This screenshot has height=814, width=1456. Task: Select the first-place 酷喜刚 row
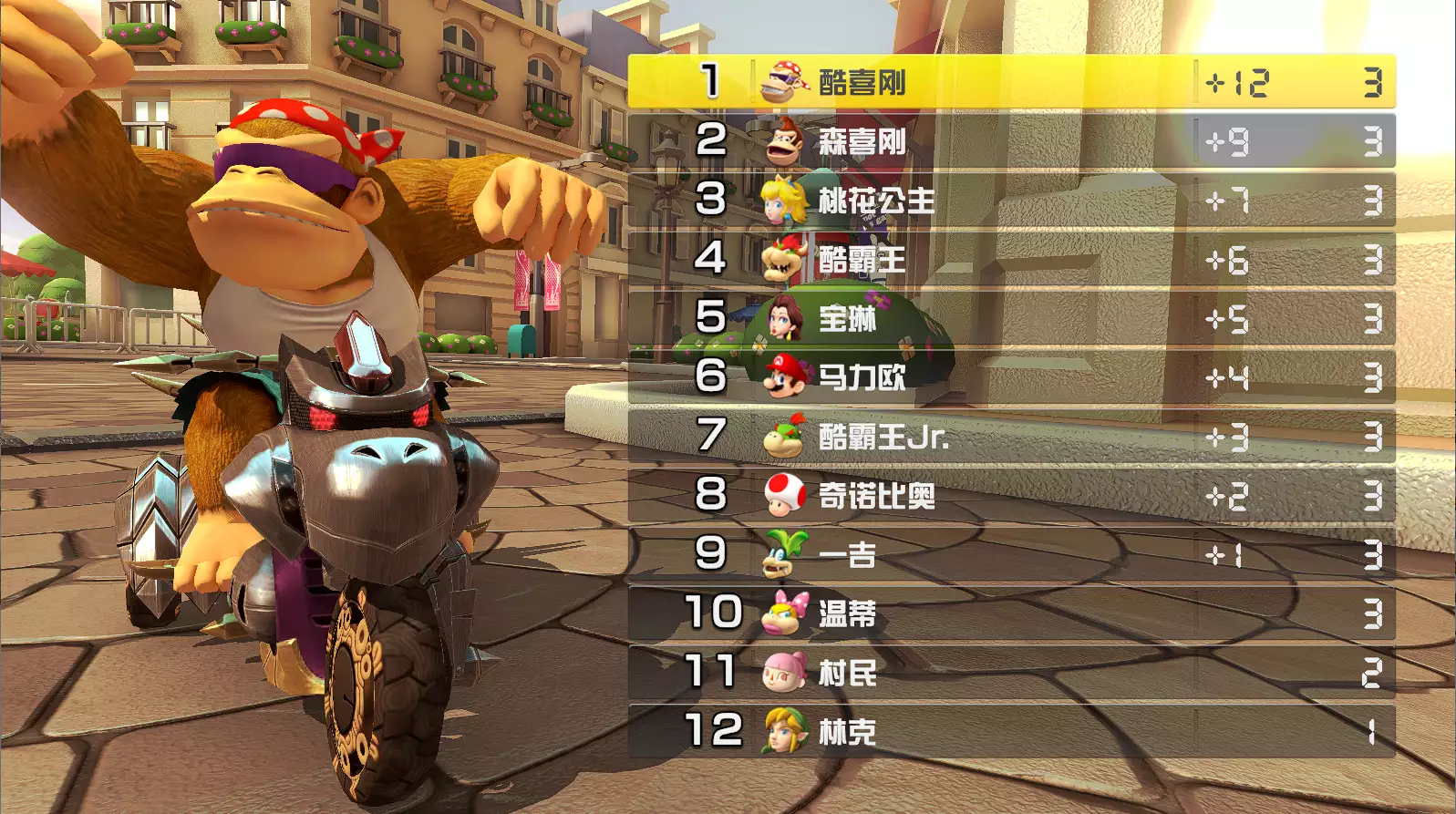(x=1010, y=82)
